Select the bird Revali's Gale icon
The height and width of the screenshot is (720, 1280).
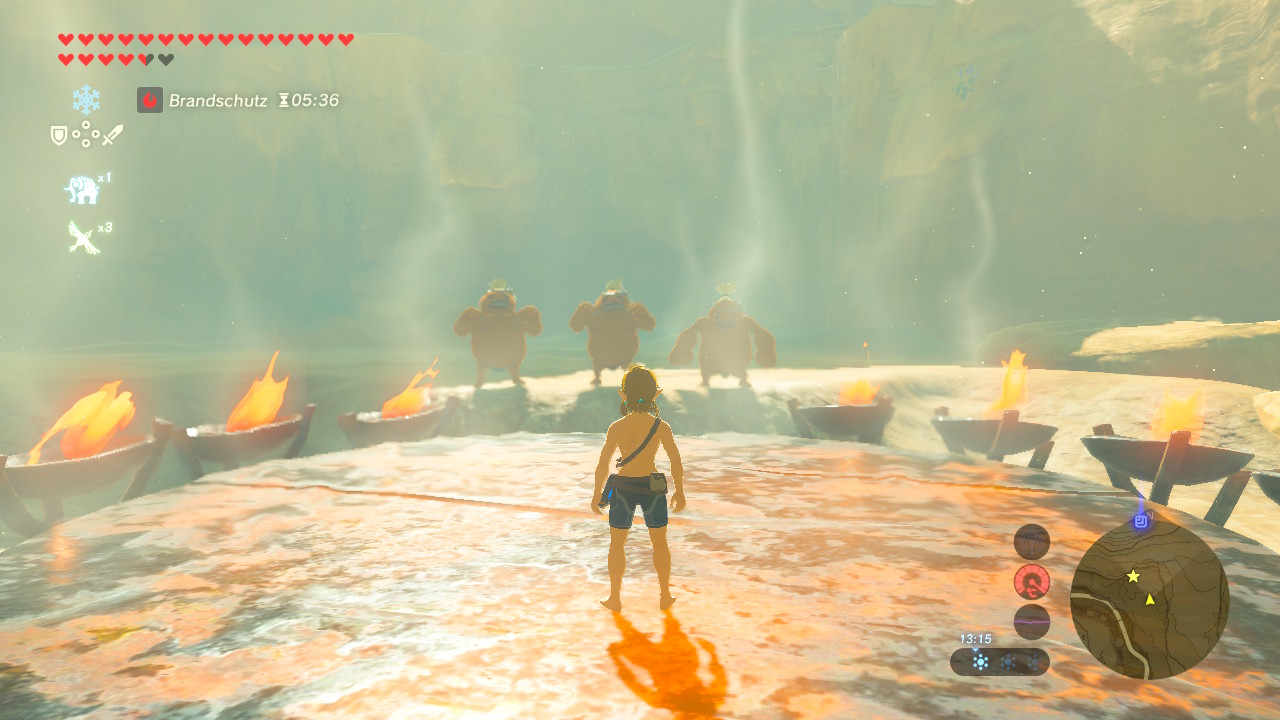click(x=84, y=237)
